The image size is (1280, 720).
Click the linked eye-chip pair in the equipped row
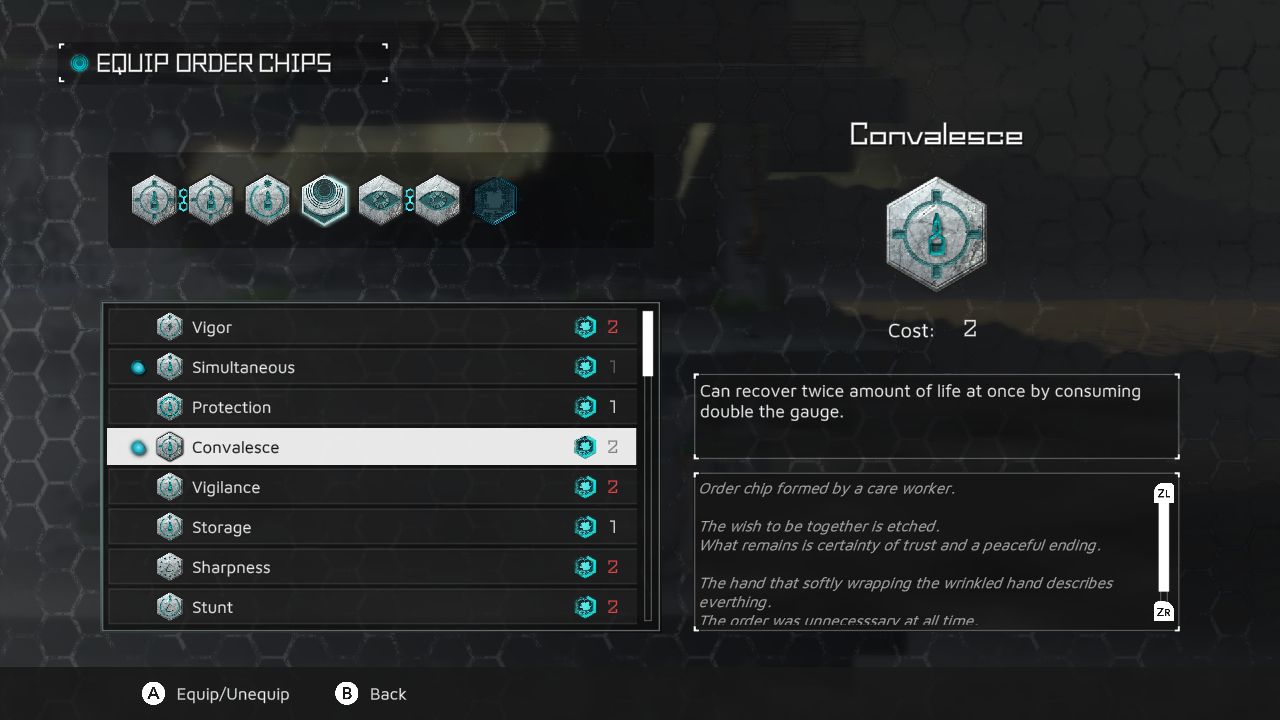408,199
